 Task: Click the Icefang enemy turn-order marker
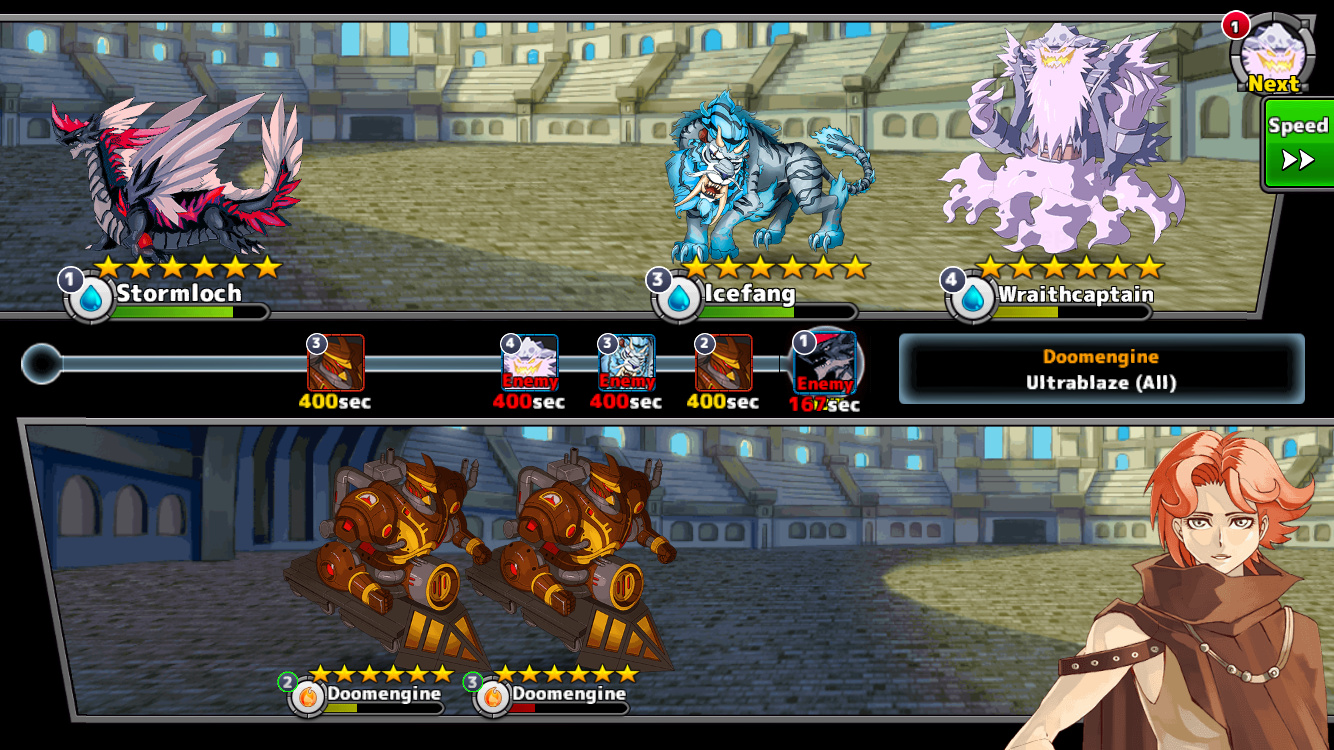[x=627, y=363]
